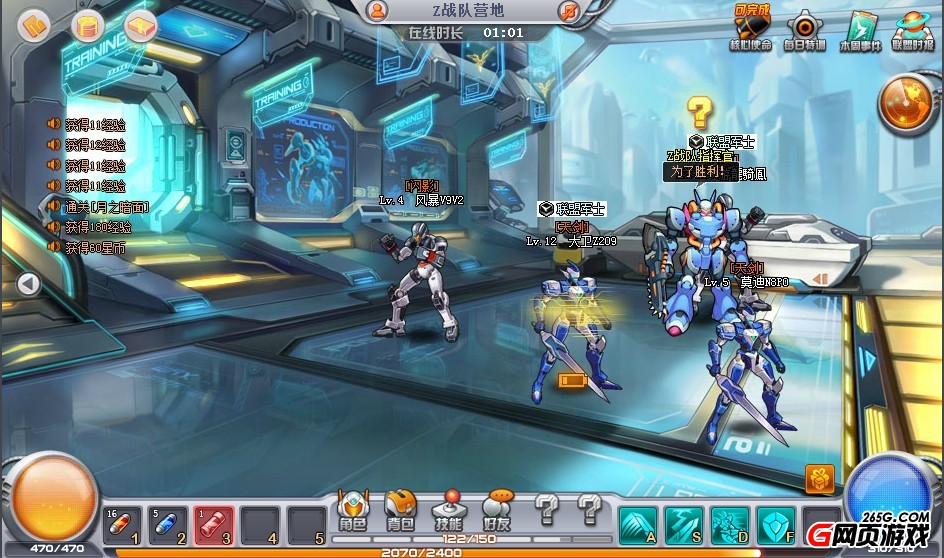Open the 技能 skills menu
The height and width of the screenshot is (558, 944).
448,510
